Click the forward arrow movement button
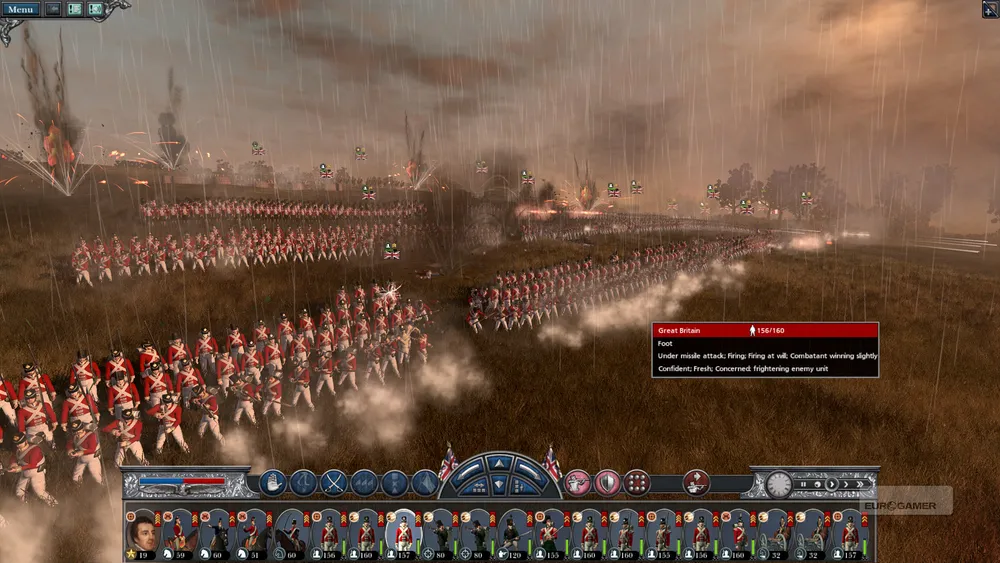Viewport: 1000px width, 563px height. pos(499,465)
